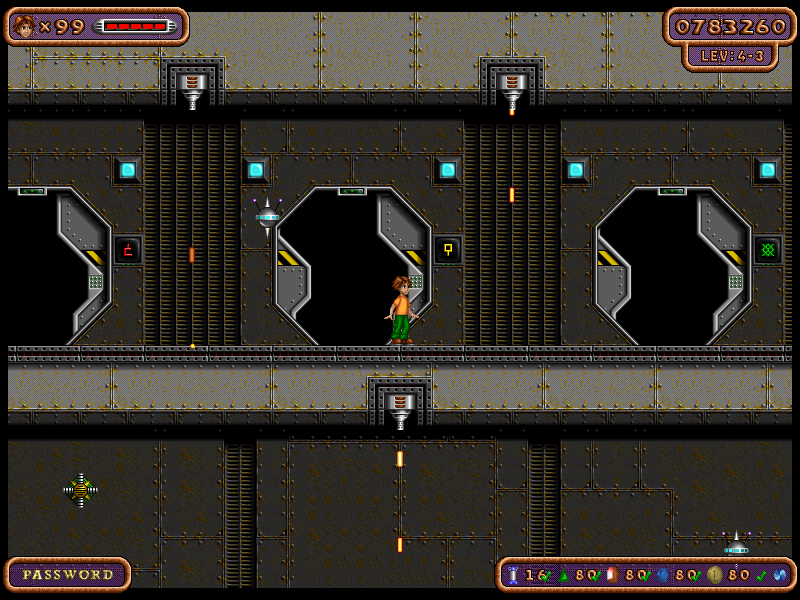Viewport: 800px width, 600px height.
Task: Select the red-brown gem weapon icon
Action: 611,574
